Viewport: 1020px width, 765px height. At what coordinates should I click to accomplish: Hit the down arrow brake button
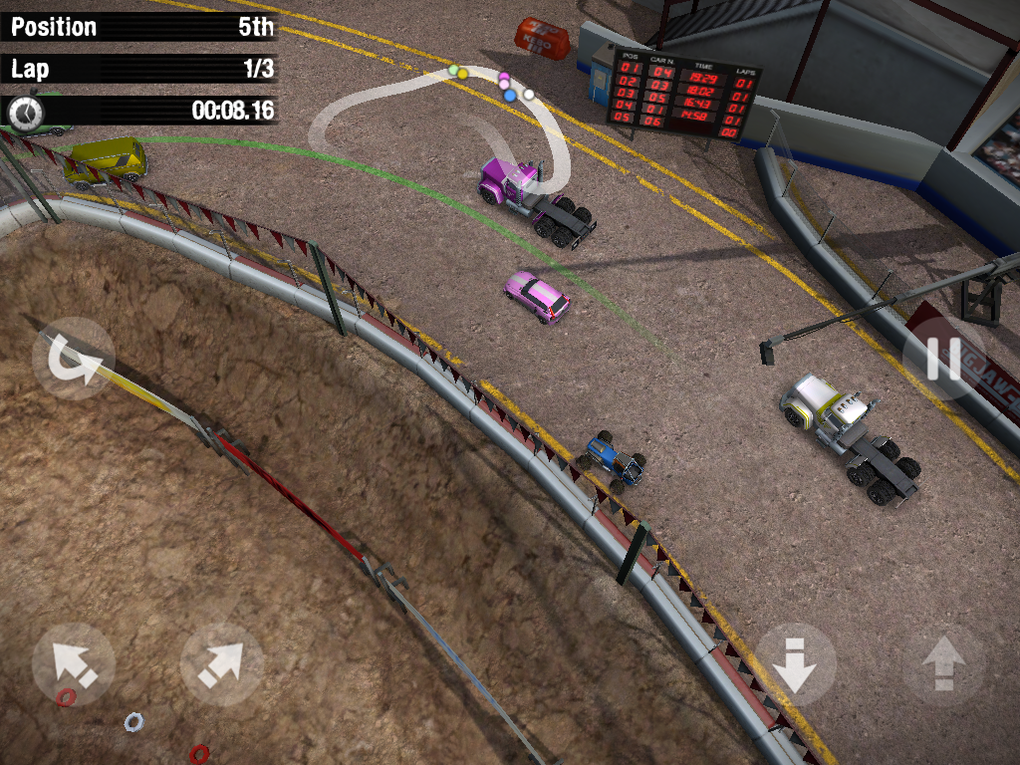coord(796,664)
